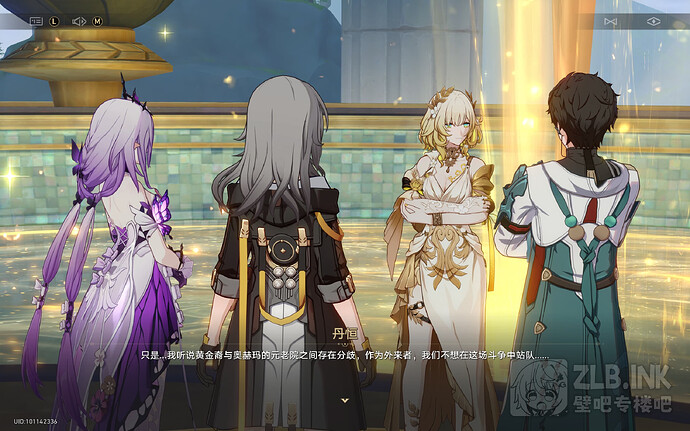690x431 pixels.
Task: Skip the cutscene with the skip icon
Action: pos(611,20)
